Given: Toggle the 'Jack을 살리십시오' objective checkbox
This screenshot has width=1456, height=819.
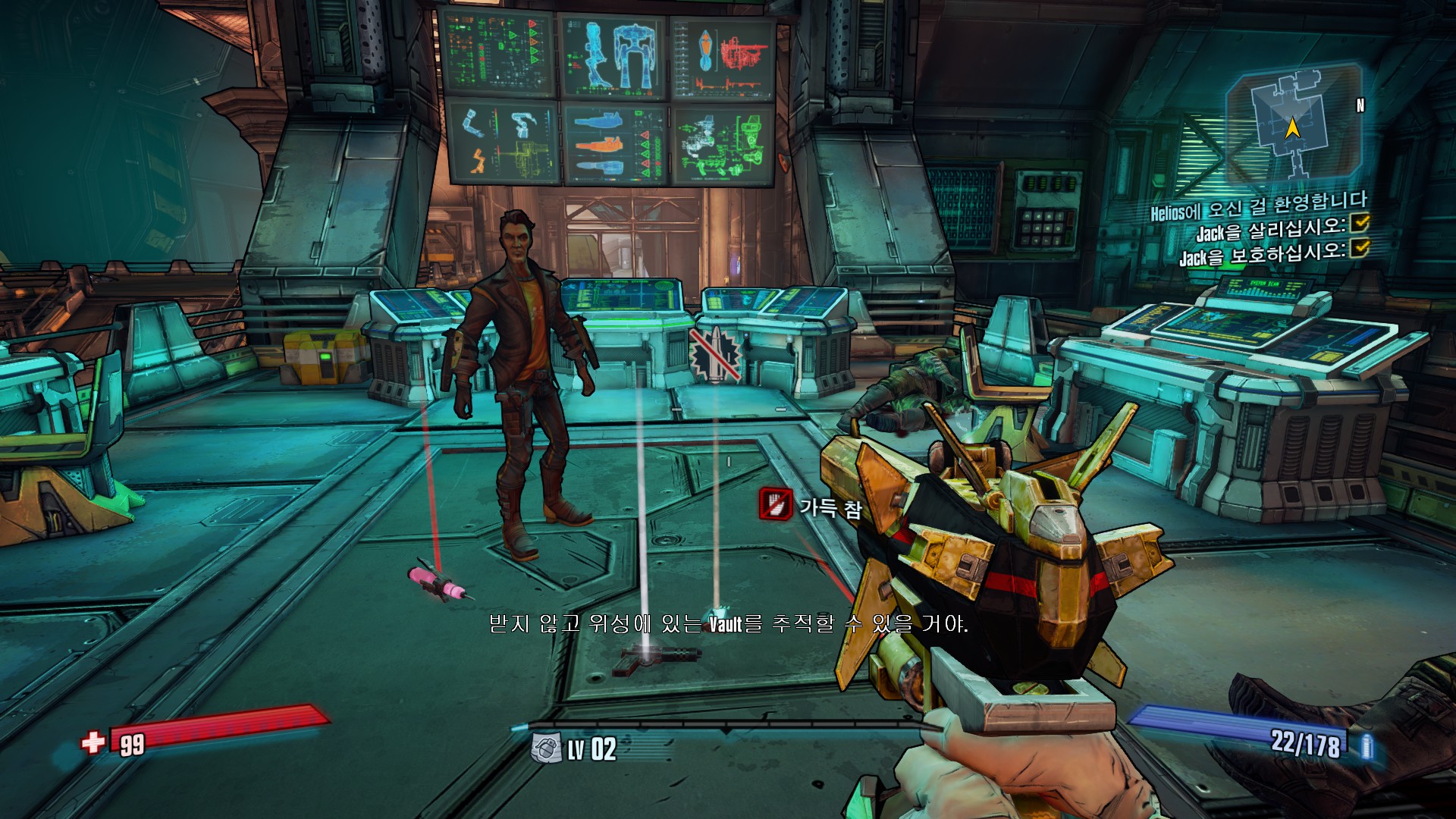Looking at the screenshot, I should (1361, 222).
